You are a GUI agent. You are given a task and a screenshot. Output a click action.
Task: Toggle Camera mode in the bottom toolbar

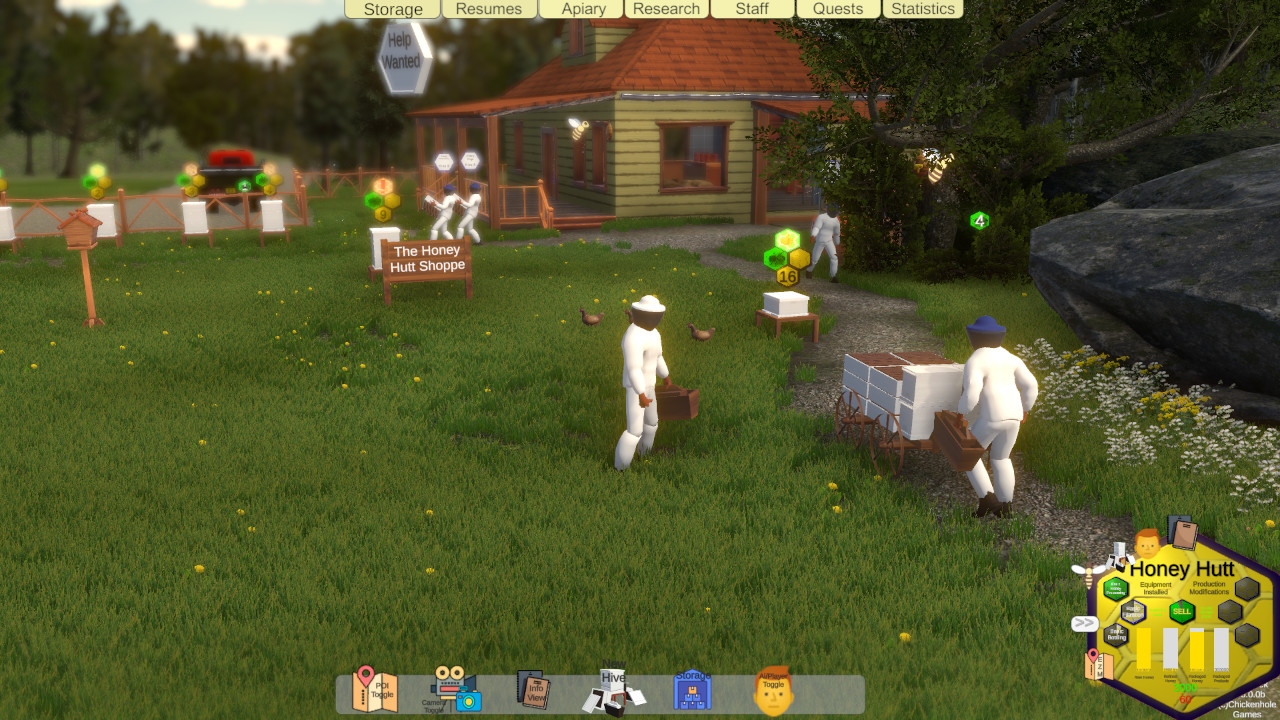tap(455, 692)
